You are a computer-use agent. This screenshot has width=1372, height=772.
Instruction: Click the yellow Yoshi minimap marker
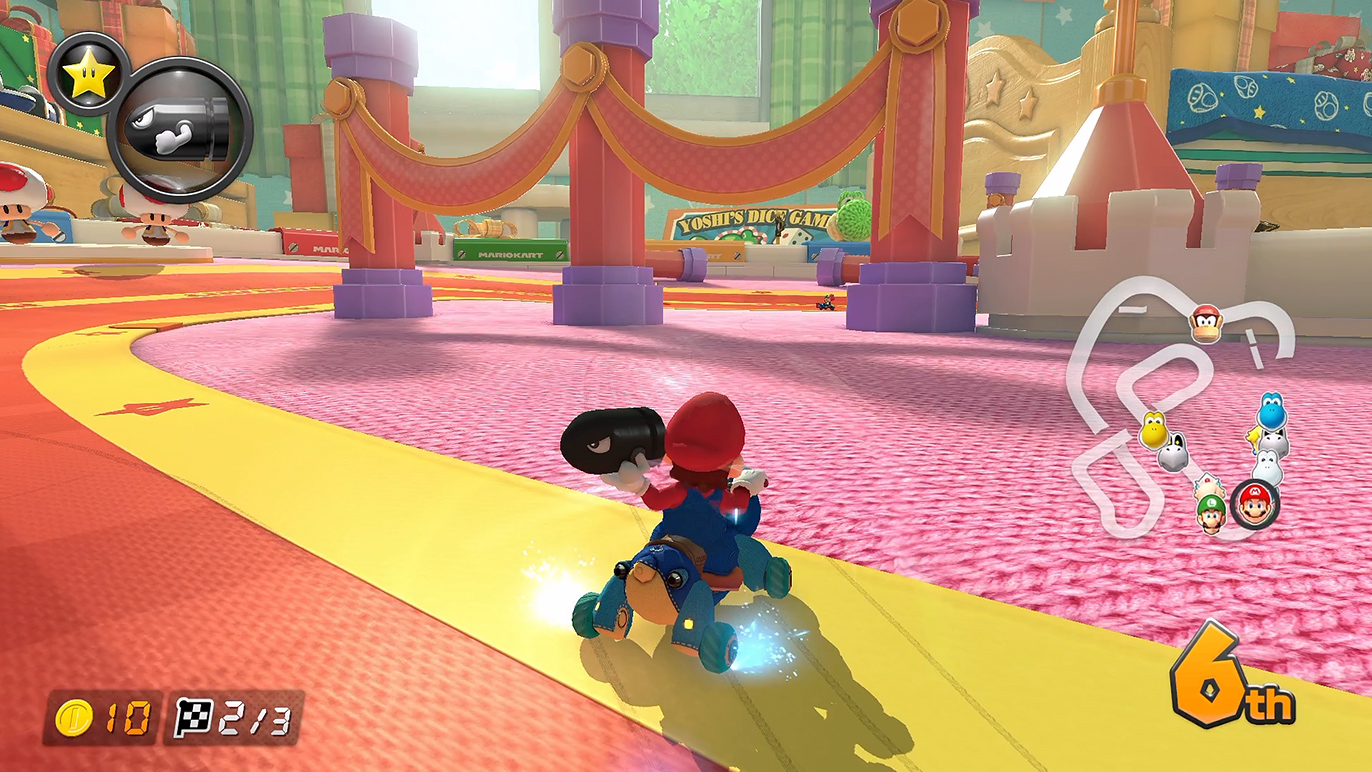coord(1153,431)
